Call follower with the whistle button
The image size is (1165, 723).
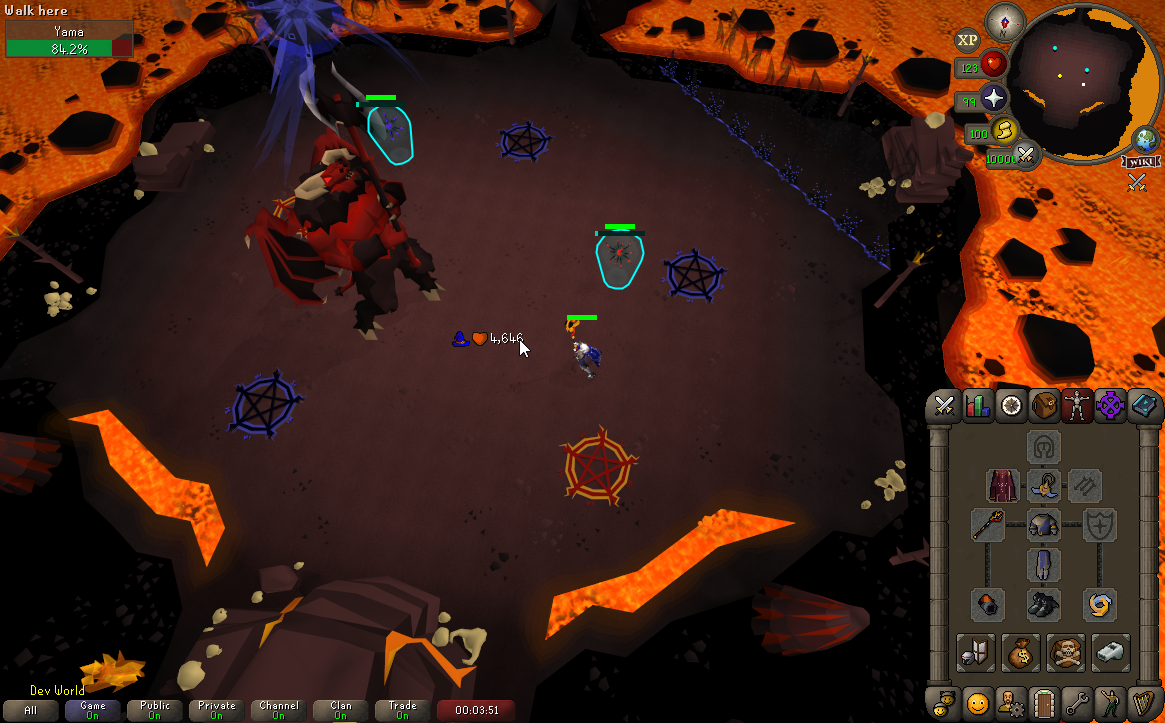(x=1111, y=652)
